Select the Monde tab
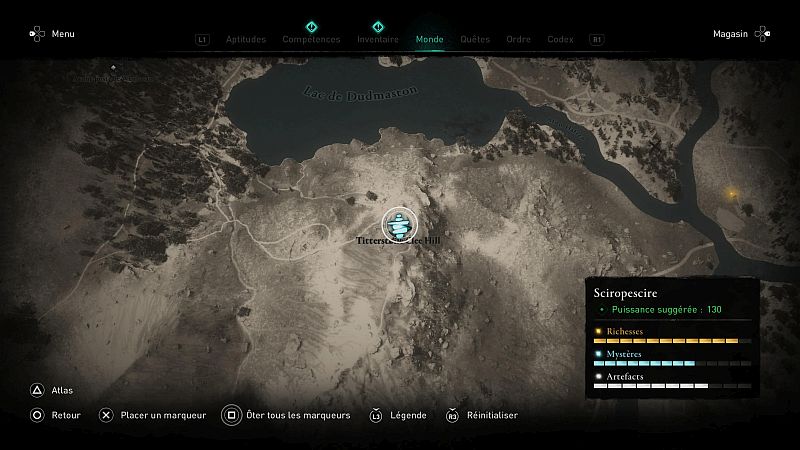 [430, 40]
